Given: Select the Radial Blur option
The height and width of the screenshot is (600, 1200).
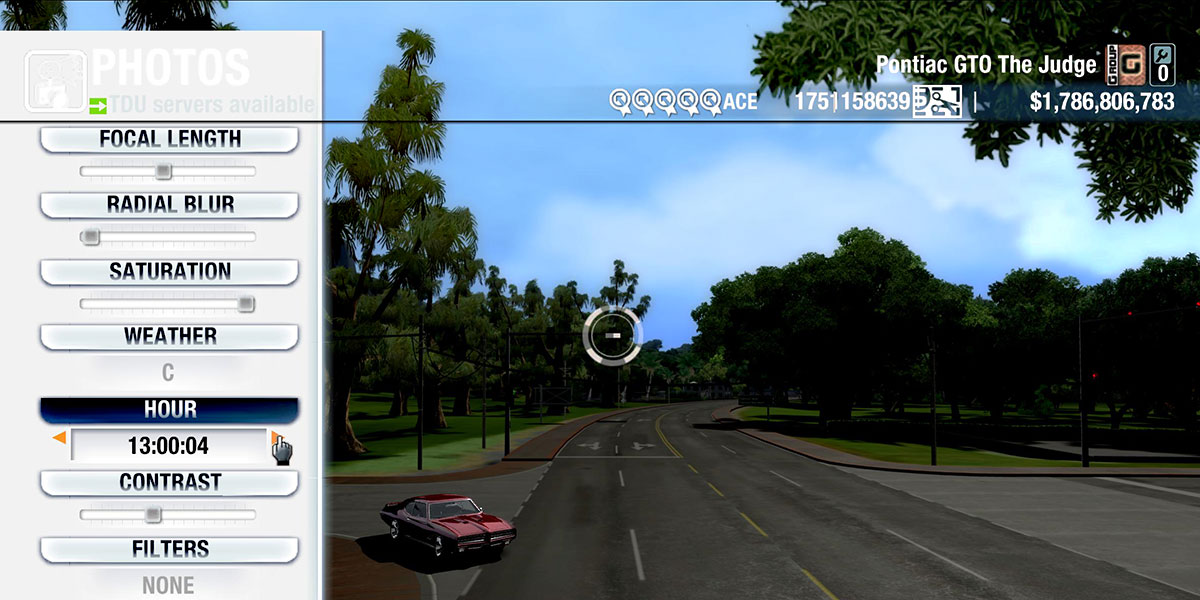Looking at the screenshot, I should (169, 205).
